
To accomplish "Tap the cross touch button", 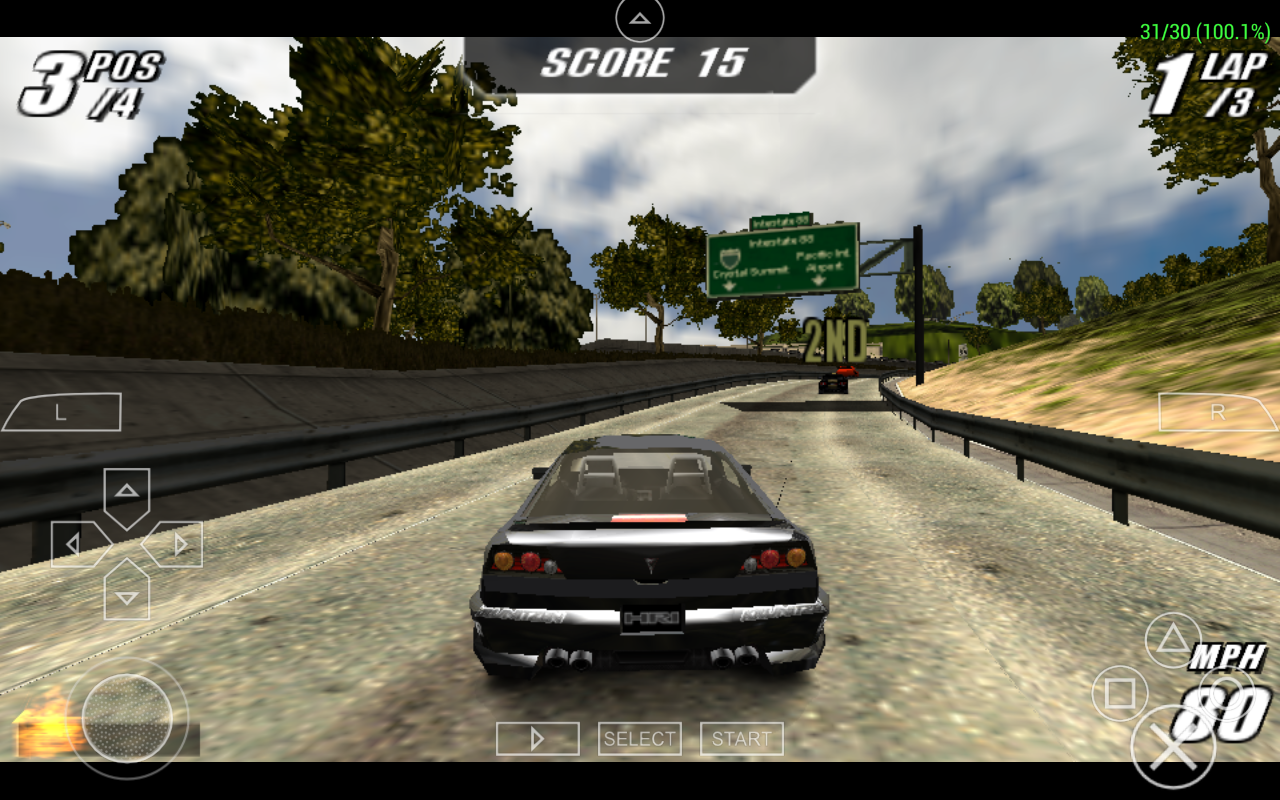I will point(1172,747).
